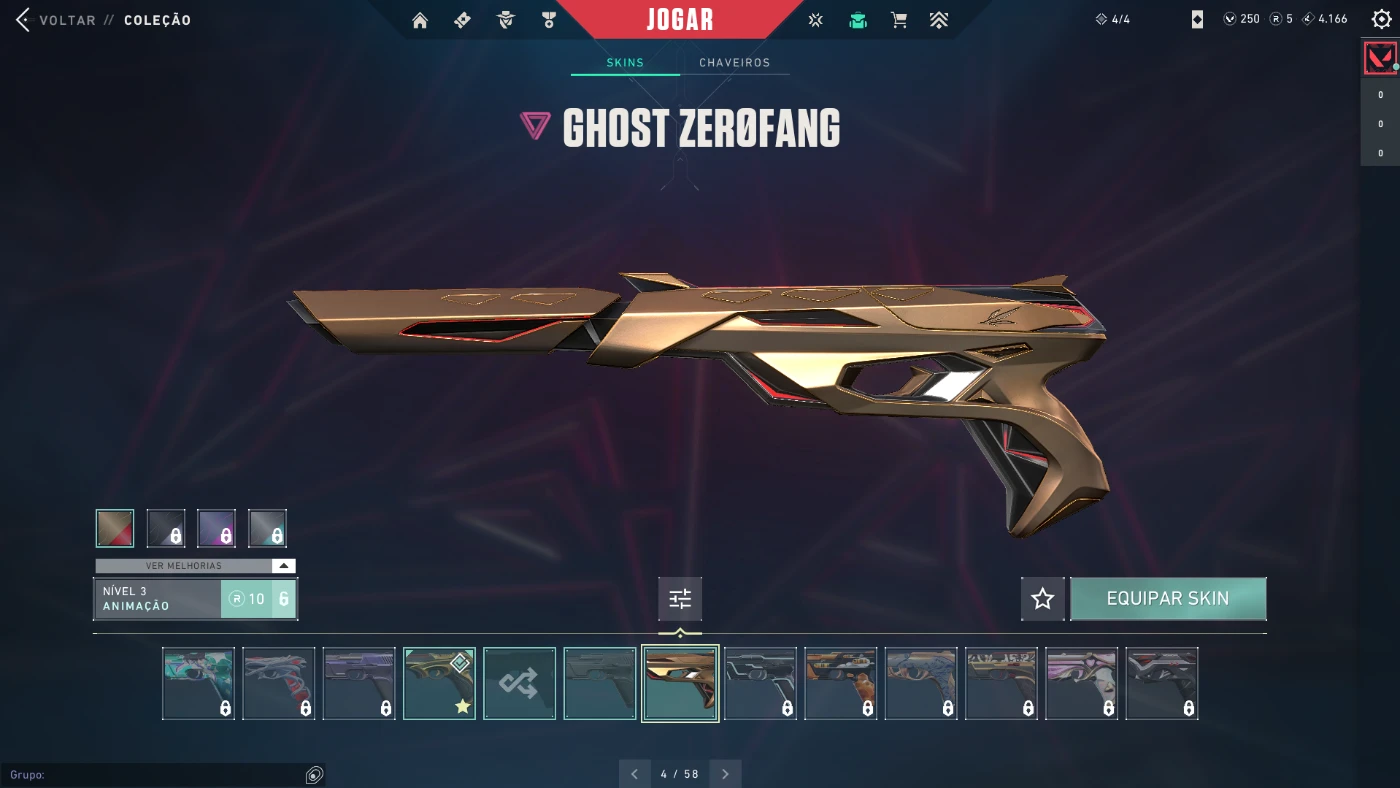The image size is (1400, 788).
Task: Choose the random shuffle skin tile
Action: 519,684
